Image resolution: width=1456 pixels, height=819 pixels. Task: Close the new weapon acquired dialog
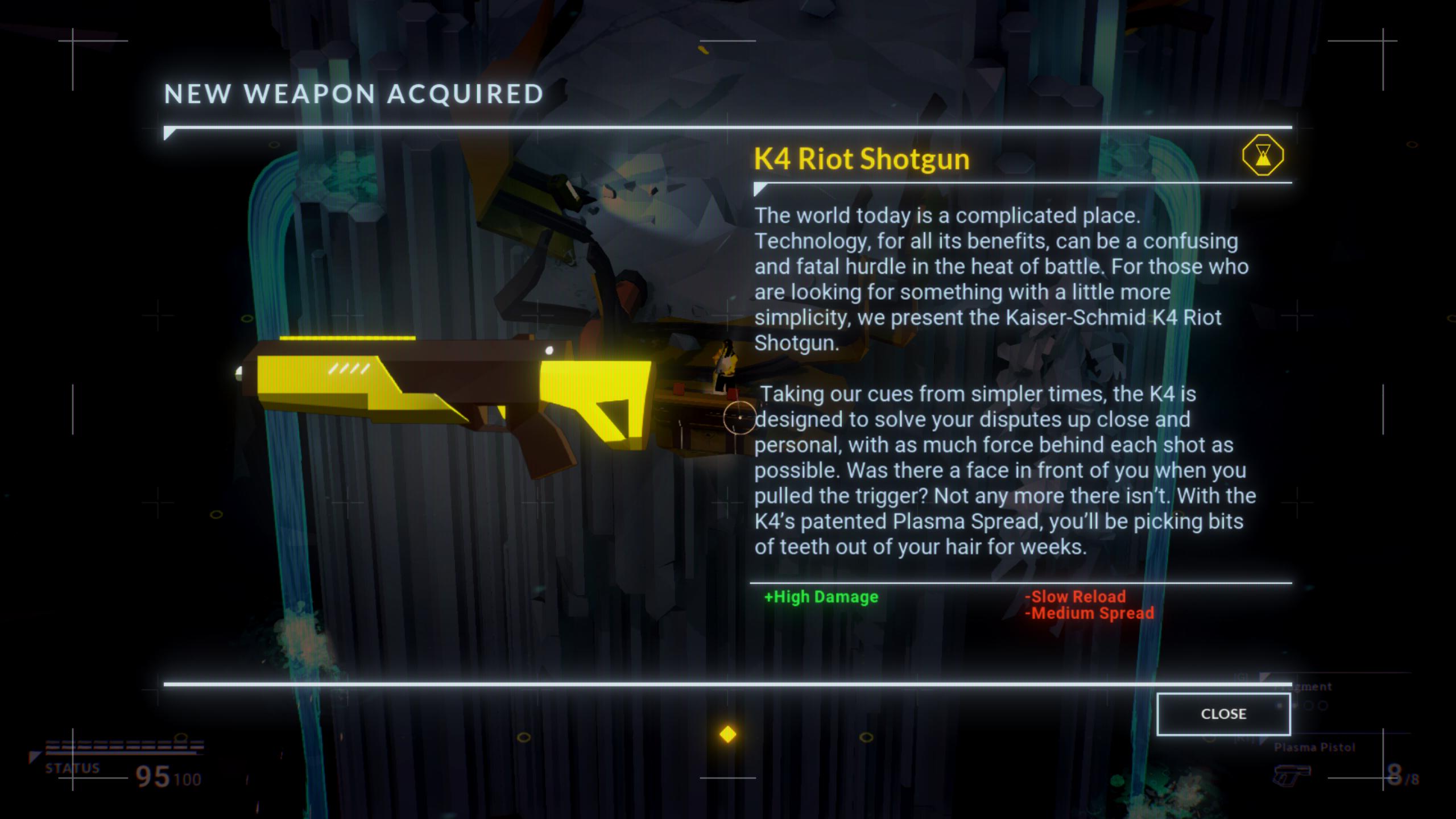coord(1223,714)
